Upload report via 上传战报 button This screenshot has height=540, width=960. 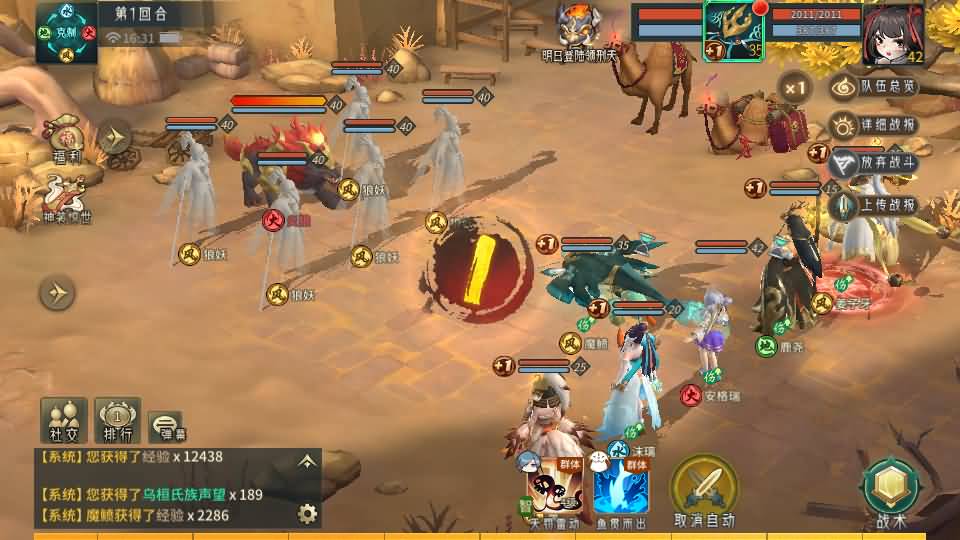pyautogui.click(x=876, y=204)
